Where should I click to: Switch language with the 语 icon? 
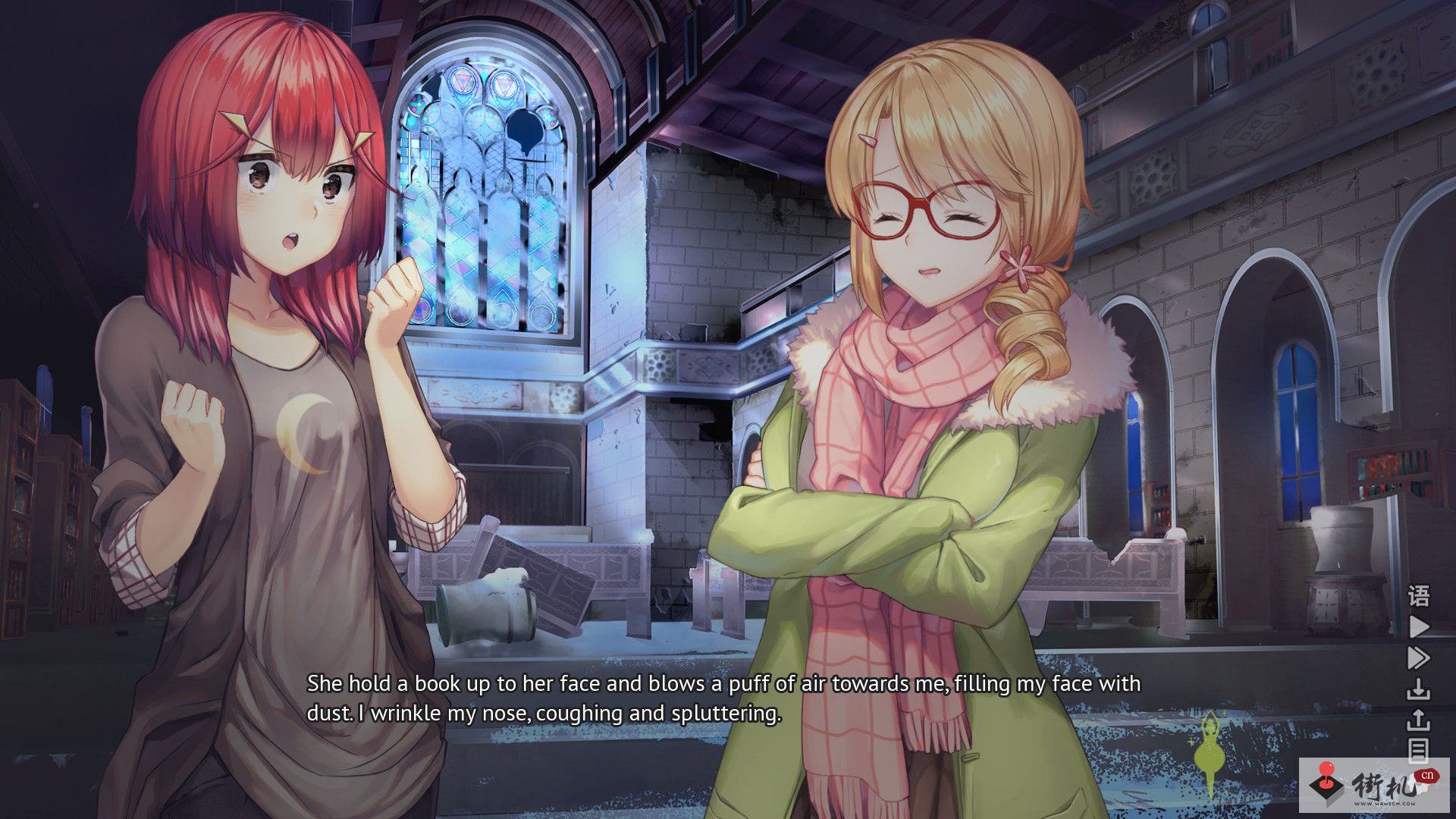(x=1418, y=596)
